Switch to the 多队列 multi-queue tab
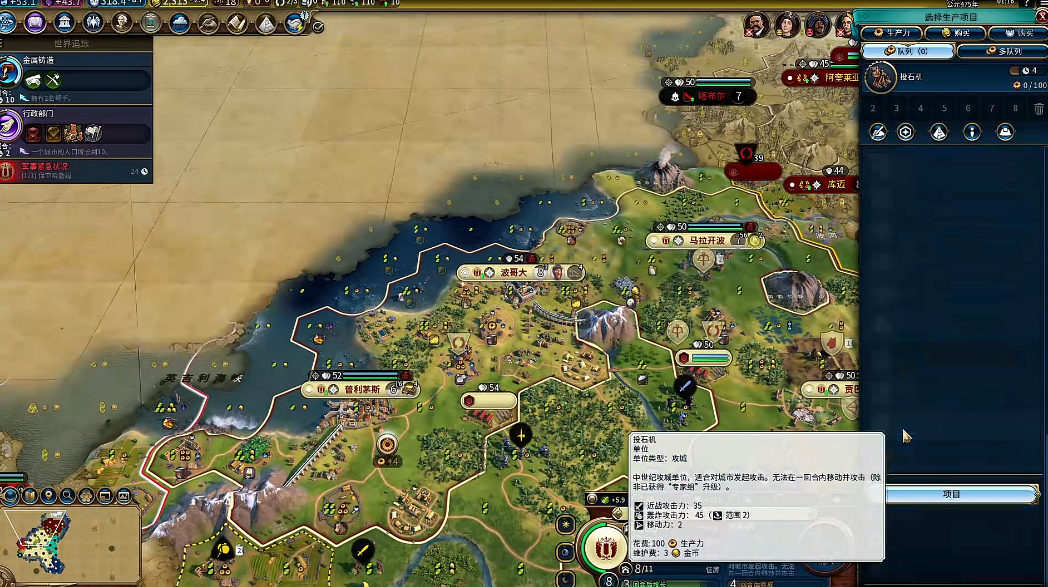 tap(1001, 50)
